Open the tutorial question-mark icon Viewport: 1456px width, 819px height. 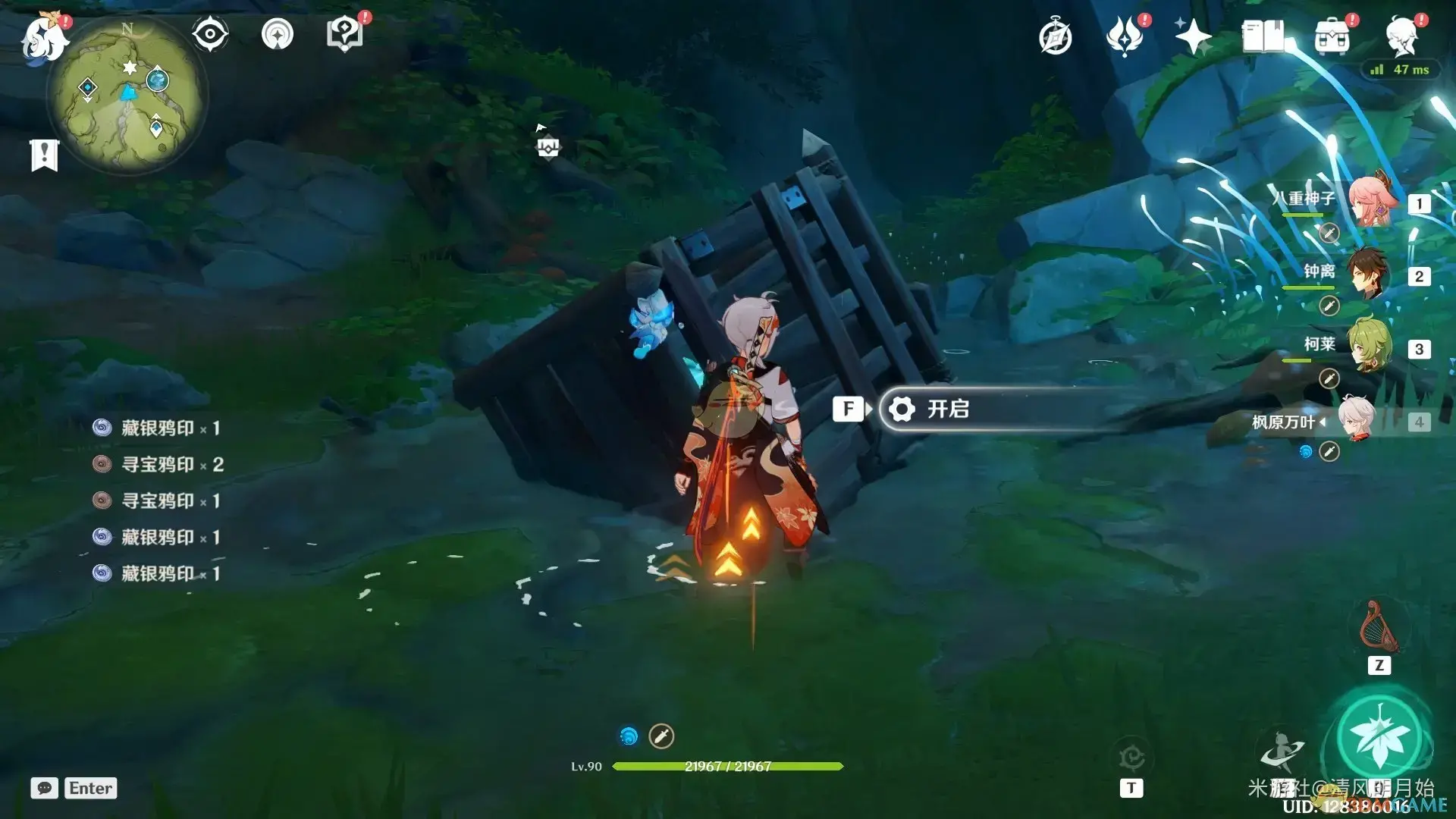[x=344, y=34]
